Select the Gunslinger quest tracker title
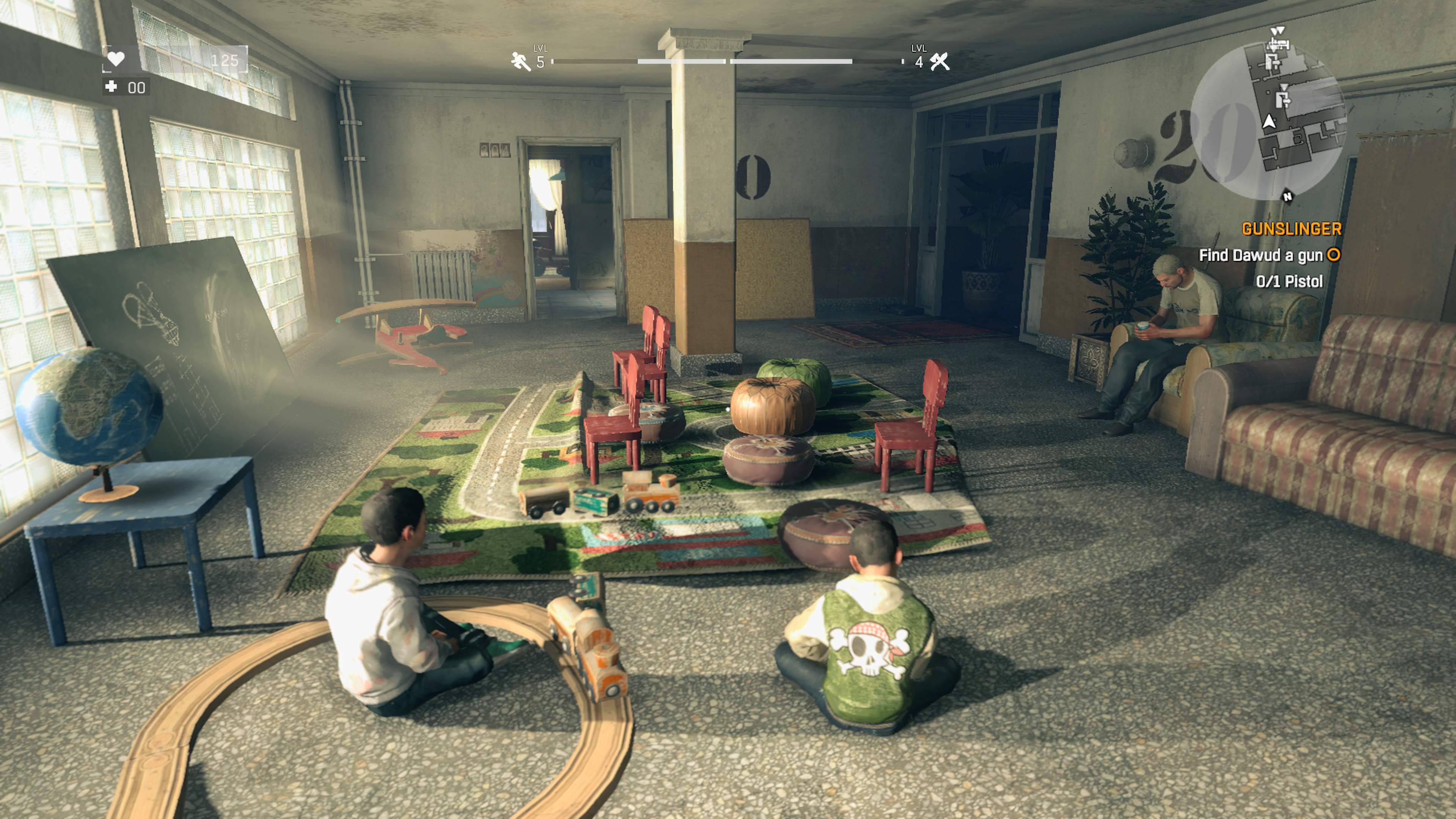The image size is (1456, 819). point(1291,229)
